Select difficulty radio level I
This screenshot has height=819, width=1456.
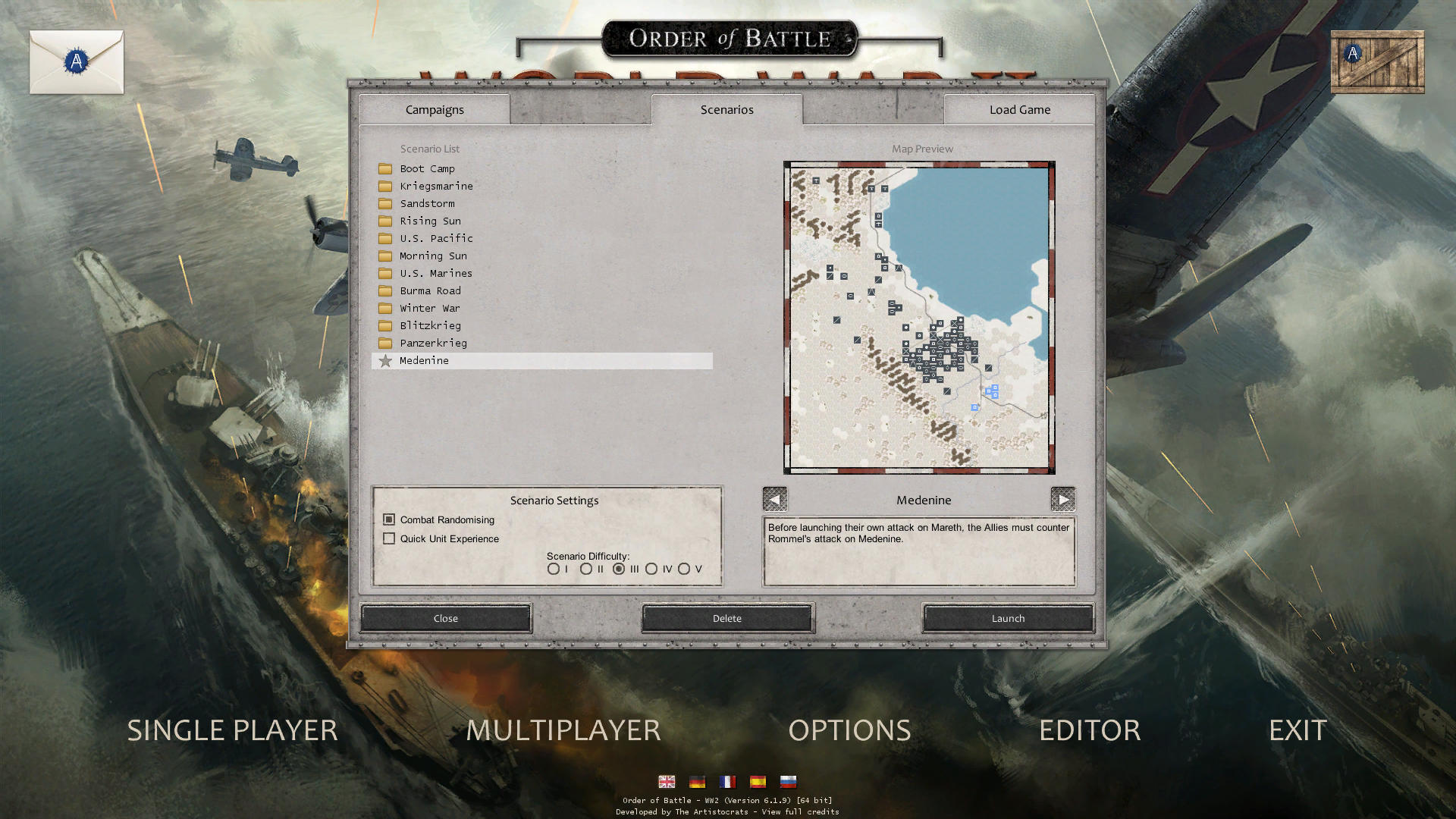click(x=553, y=568)
